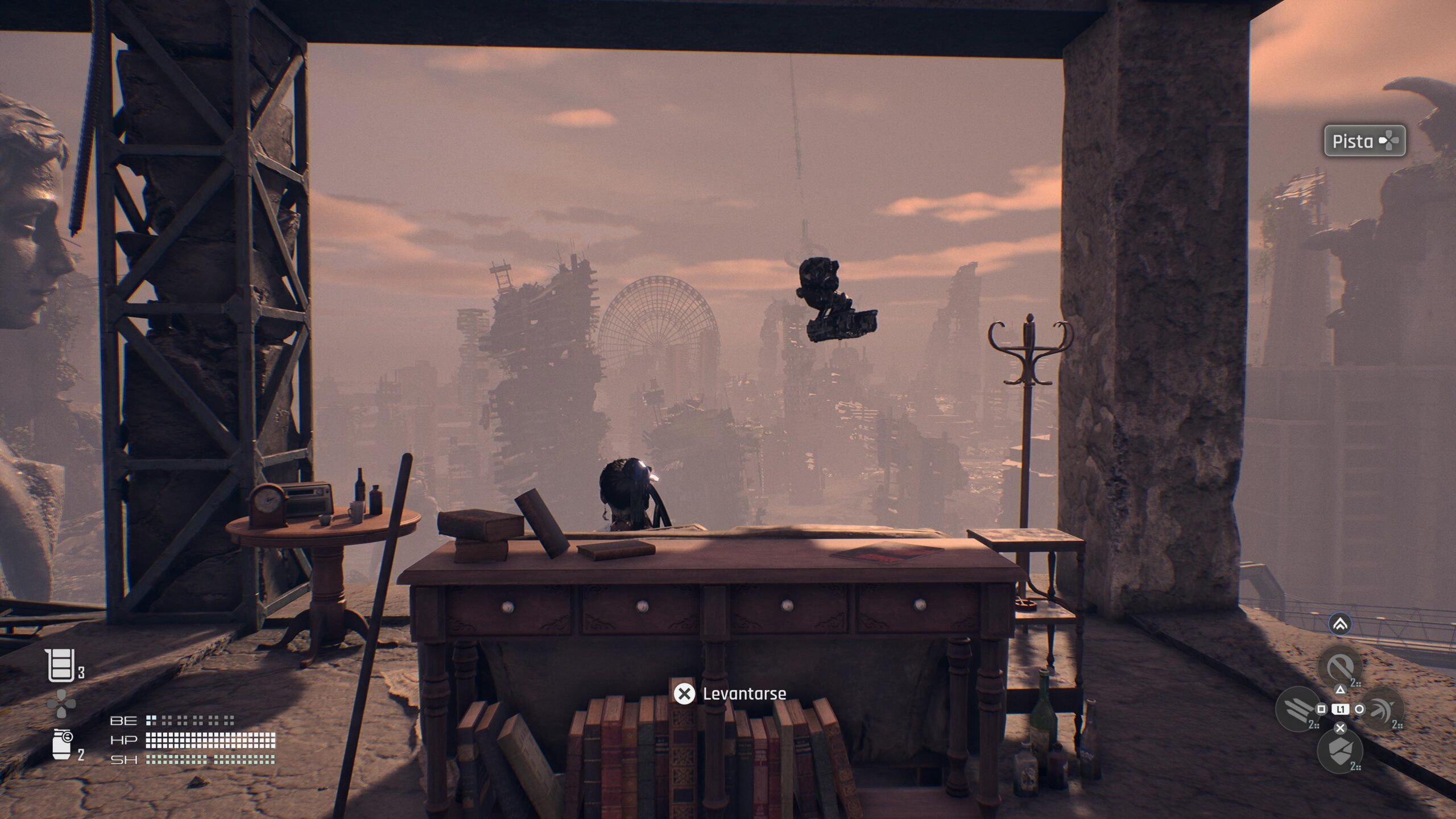Activate the curved arc strike skill icon
Image resolution: width=1456 pixels, height=819 pixels.
pyautogui.click(x=1381, y=709)
